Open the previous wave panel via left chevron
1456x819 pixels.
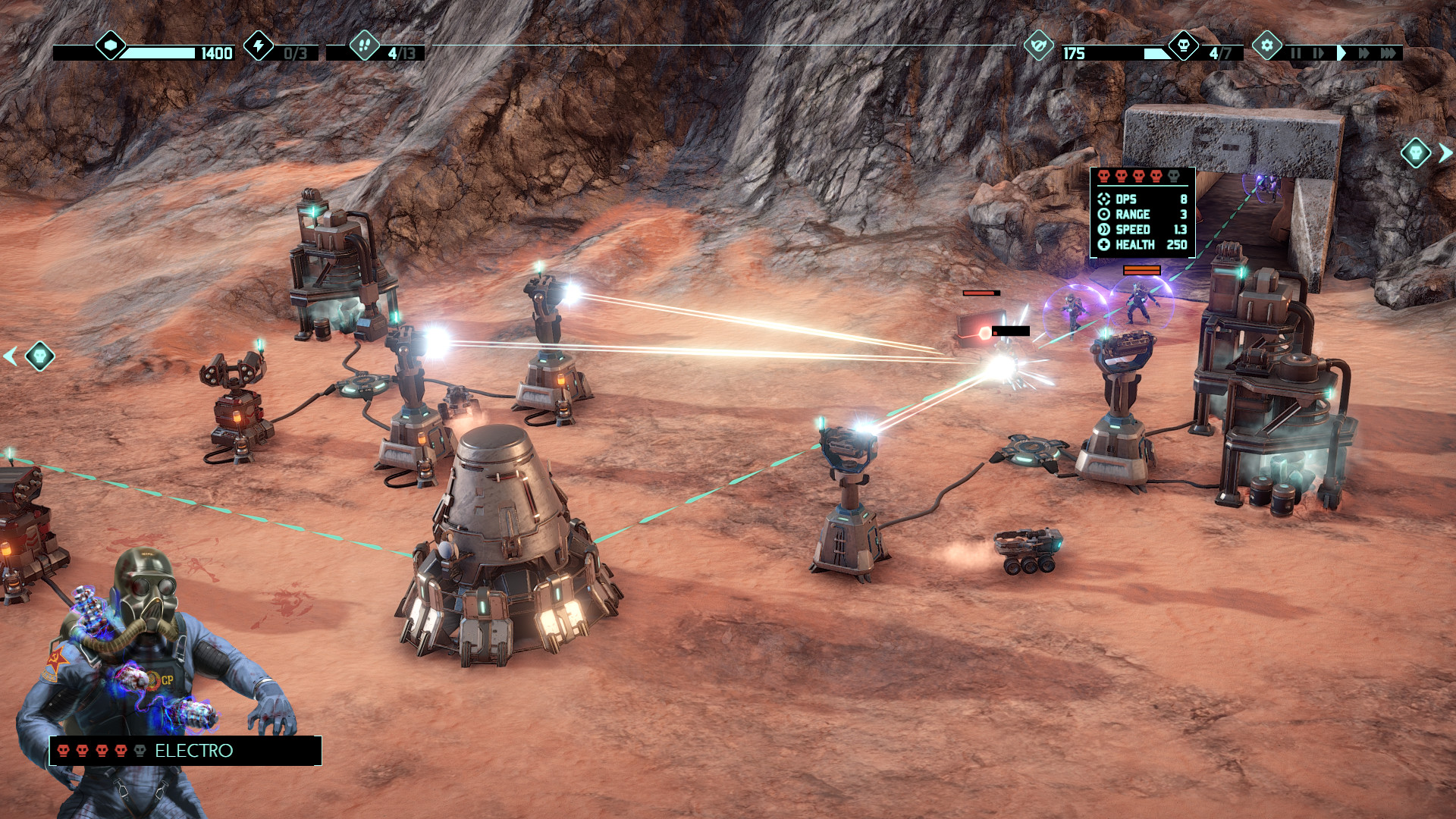click(x=11, y=355)
